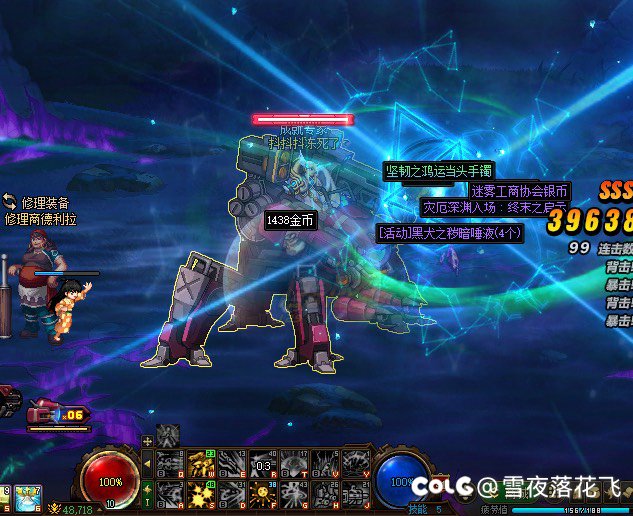Select the skill in slot R on cooldown
Viewport: 633px width, 516px height.
(x=263, y=464)
